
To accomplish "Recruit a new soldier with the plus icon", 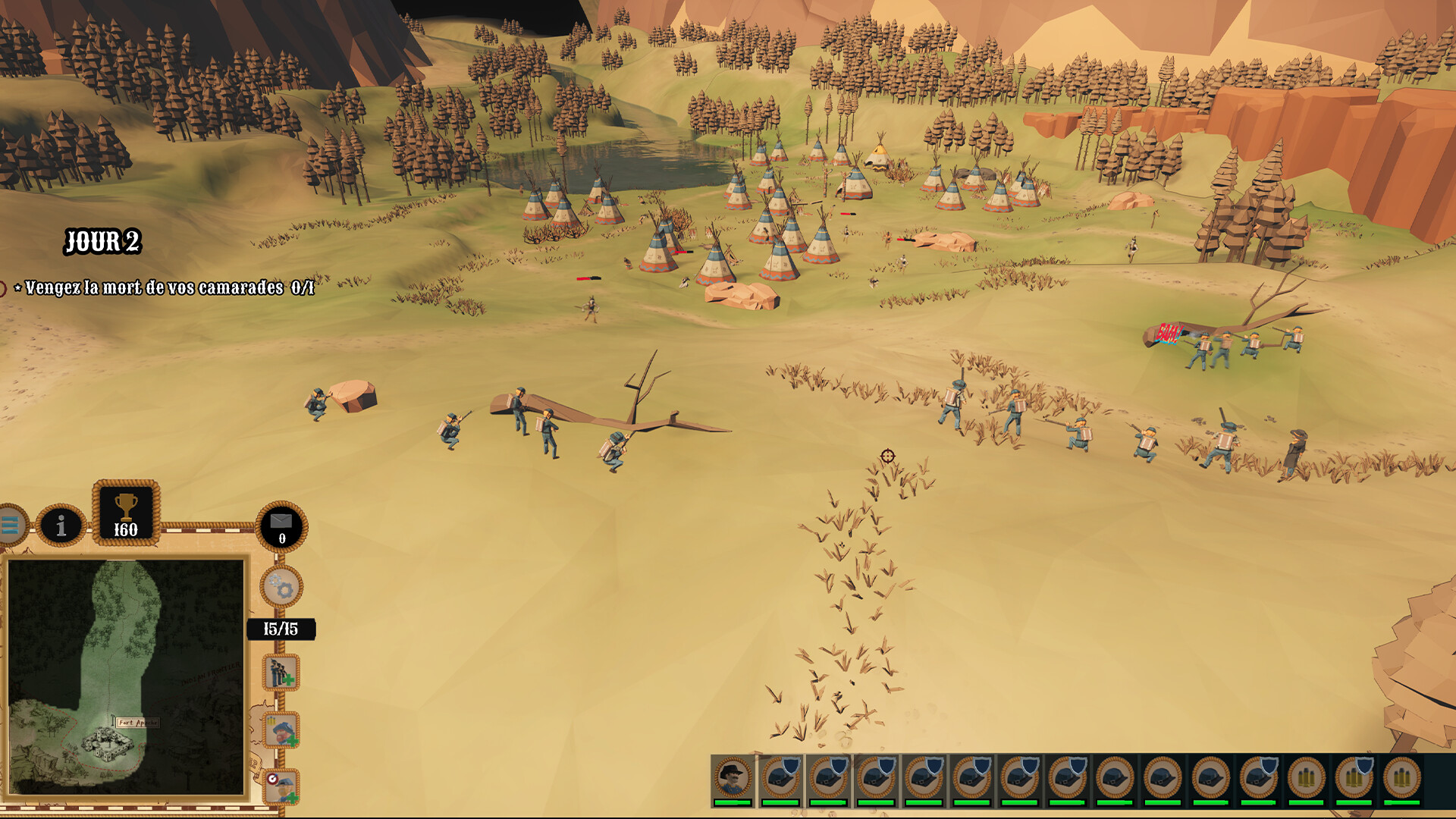I will coord(280,672).
